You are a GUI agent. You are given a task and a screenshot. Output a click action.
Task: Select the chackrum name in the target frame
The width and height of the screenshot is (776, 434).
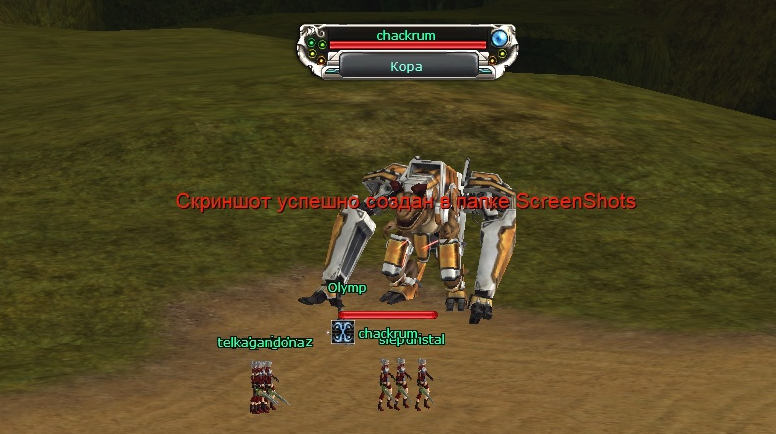click(406, 35)
